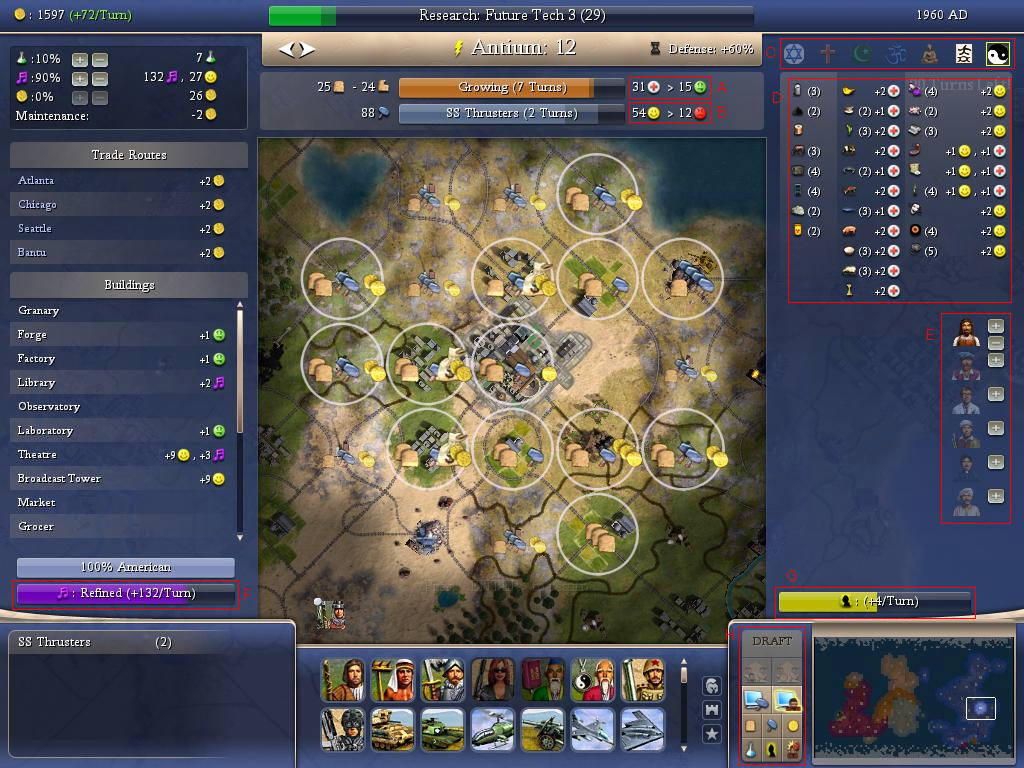
Task: Queue the stealth bomber unit
Action: pos(641,730)
